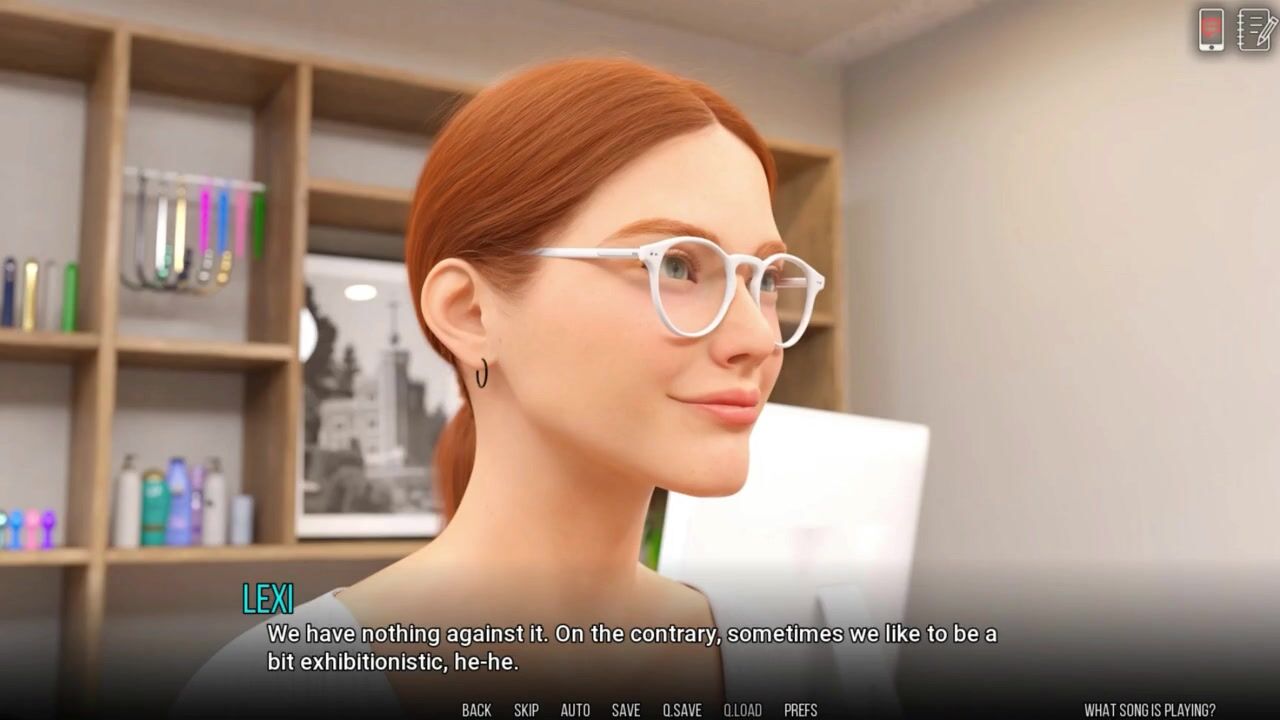Screen dimensions: 1280x720
Task: Open the SAVE screen
Action: coord(626,710)
